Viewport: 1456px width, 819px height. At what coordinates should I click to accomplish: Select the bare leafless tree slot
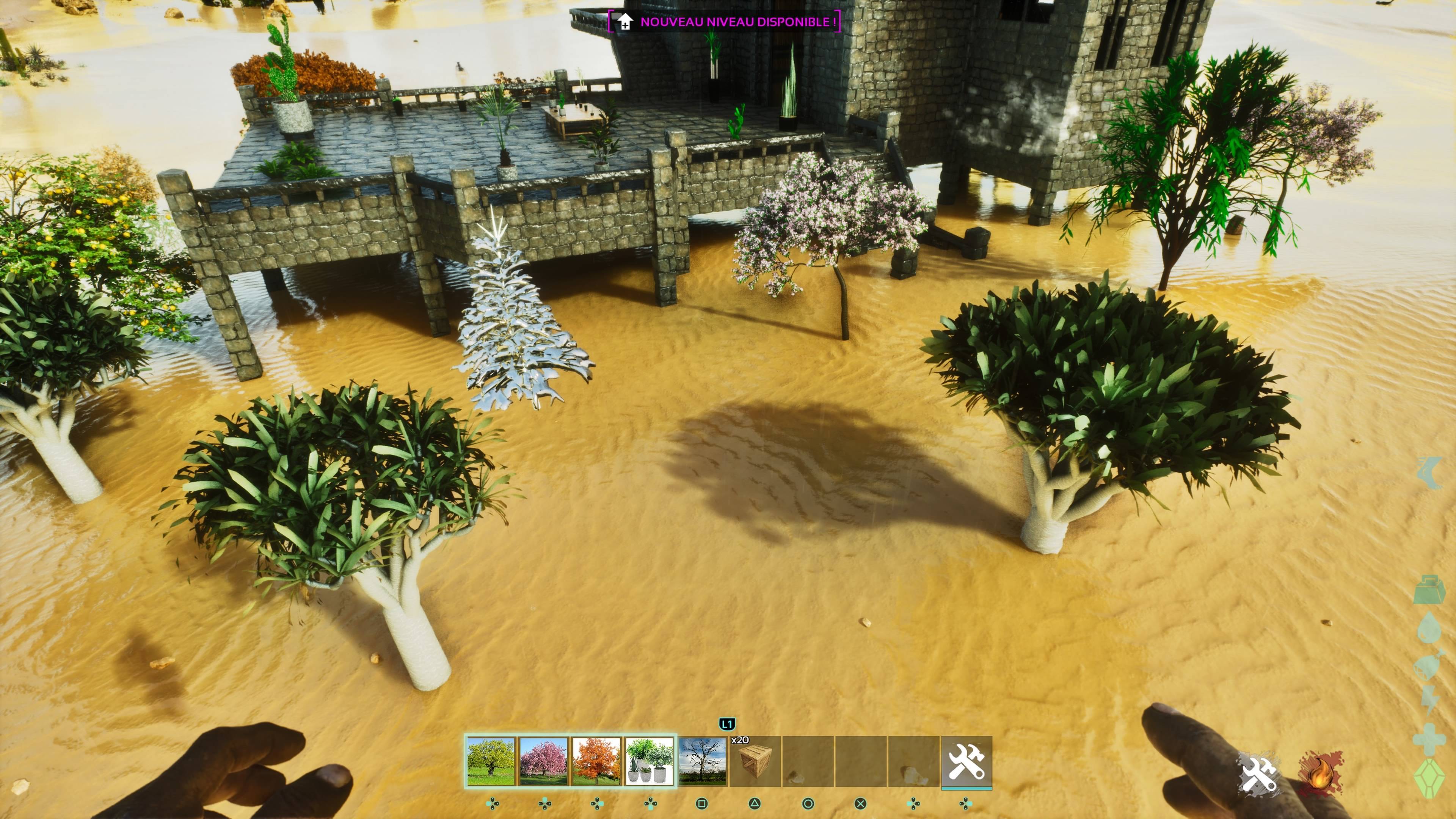[x=702, y=761]
